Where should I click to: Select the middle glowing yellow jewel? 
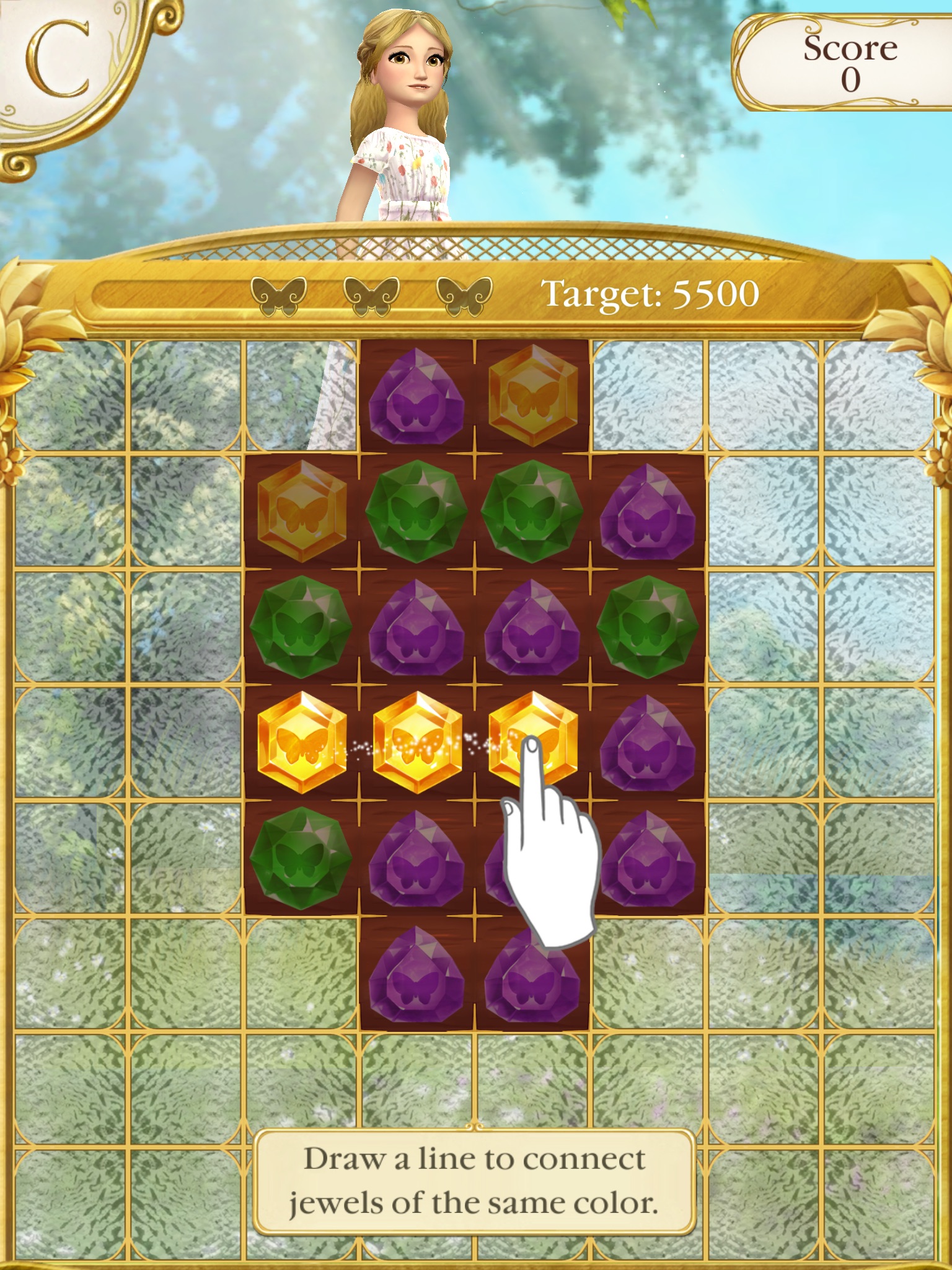tap(417, 742)
